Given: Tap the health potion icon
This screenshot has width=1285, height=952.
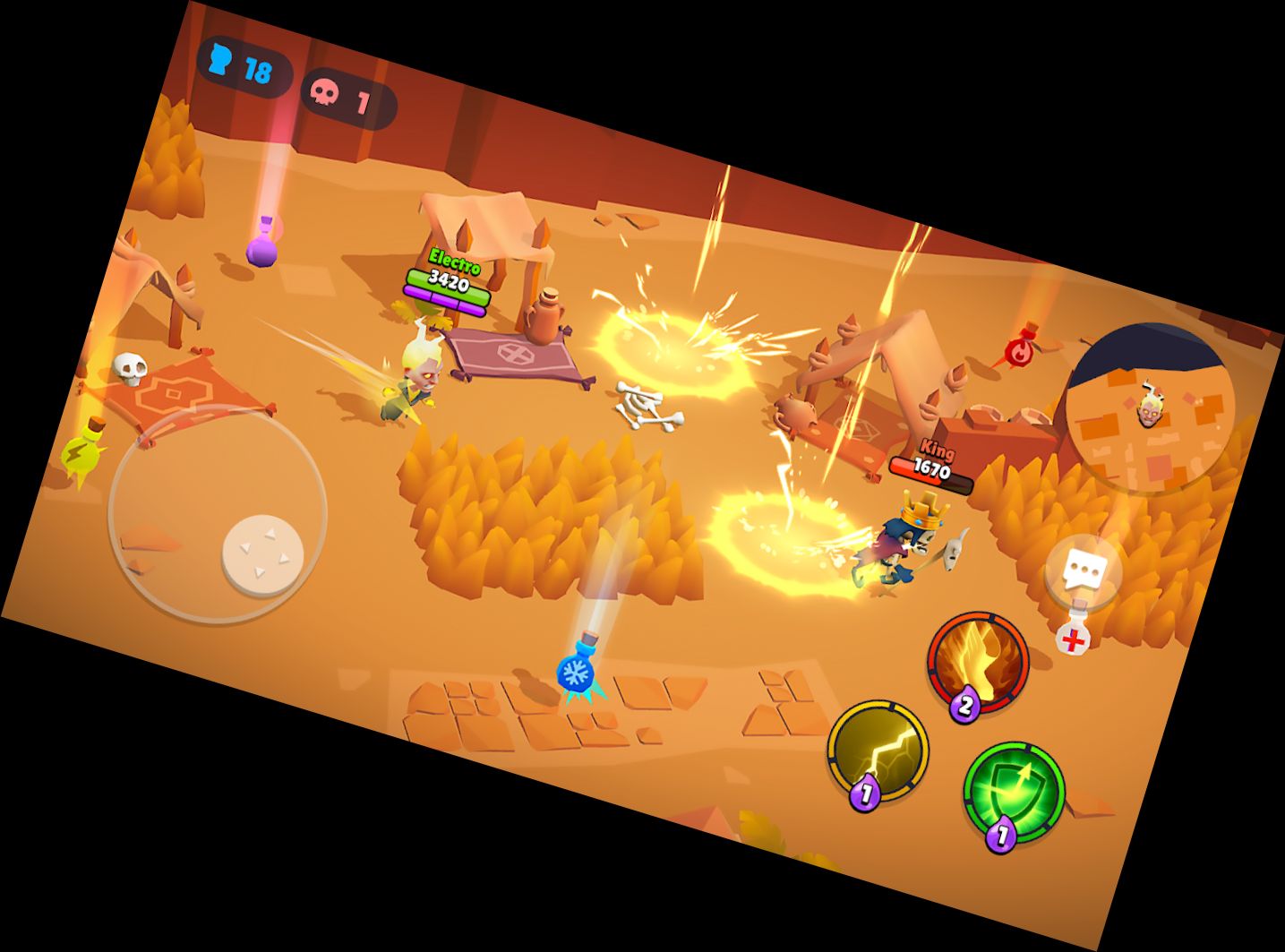Looking at the screenshot, I should pyautogui.click(x=1072, y=640).
